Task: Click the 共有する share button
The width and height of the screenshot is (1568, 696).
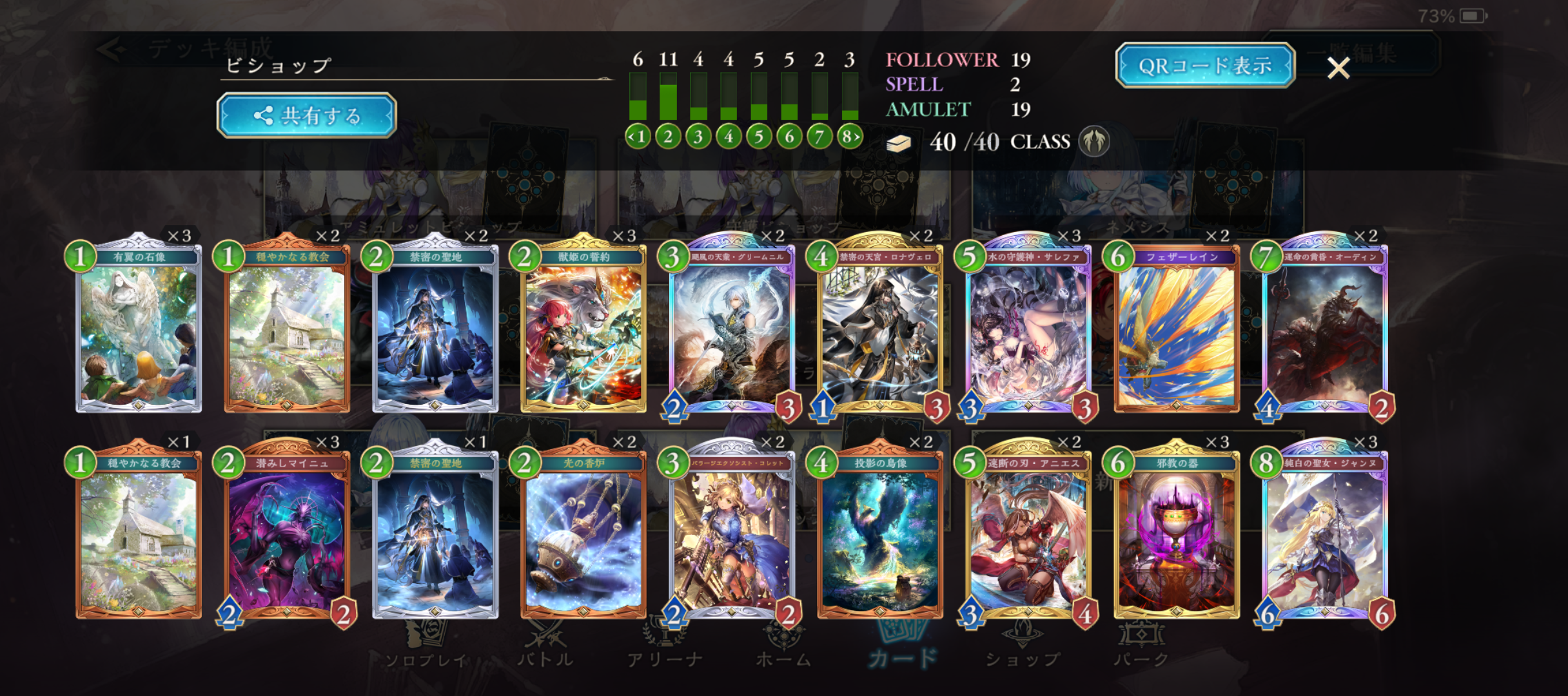Action: [307, 116]
